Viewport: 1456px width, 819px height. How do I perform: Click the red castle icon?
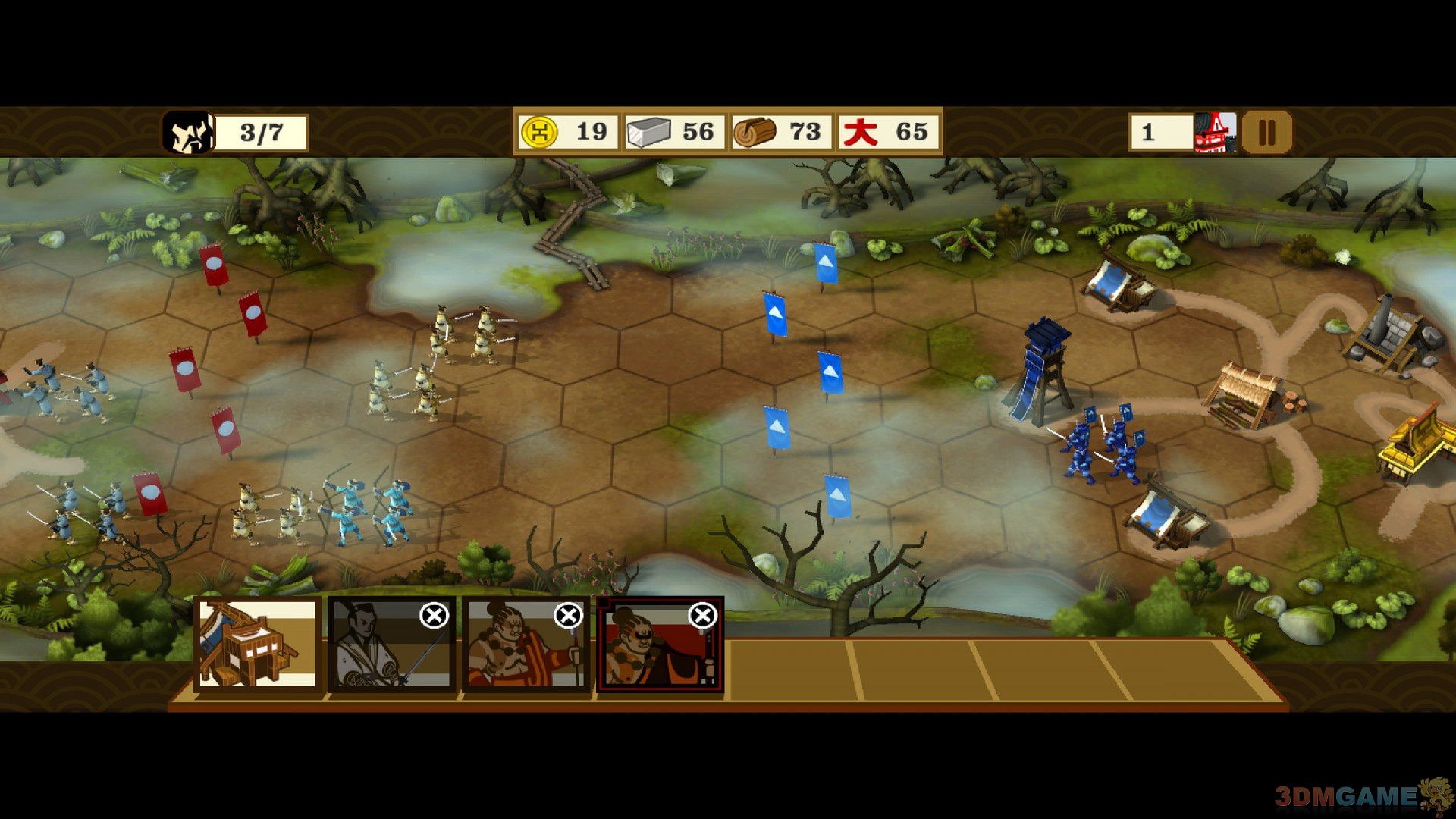coord(1215,133)
